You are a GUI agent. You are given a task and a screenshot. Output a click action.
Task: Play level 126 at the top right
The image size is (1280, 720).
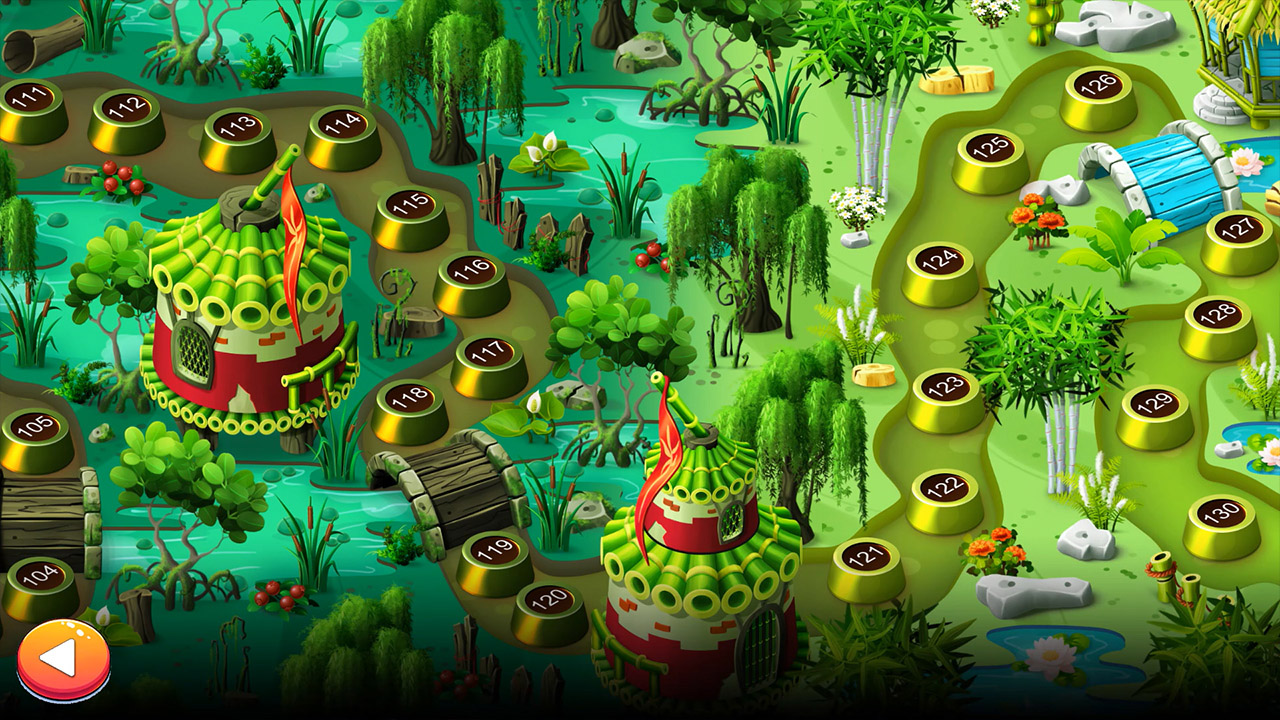coord(1097,84)
